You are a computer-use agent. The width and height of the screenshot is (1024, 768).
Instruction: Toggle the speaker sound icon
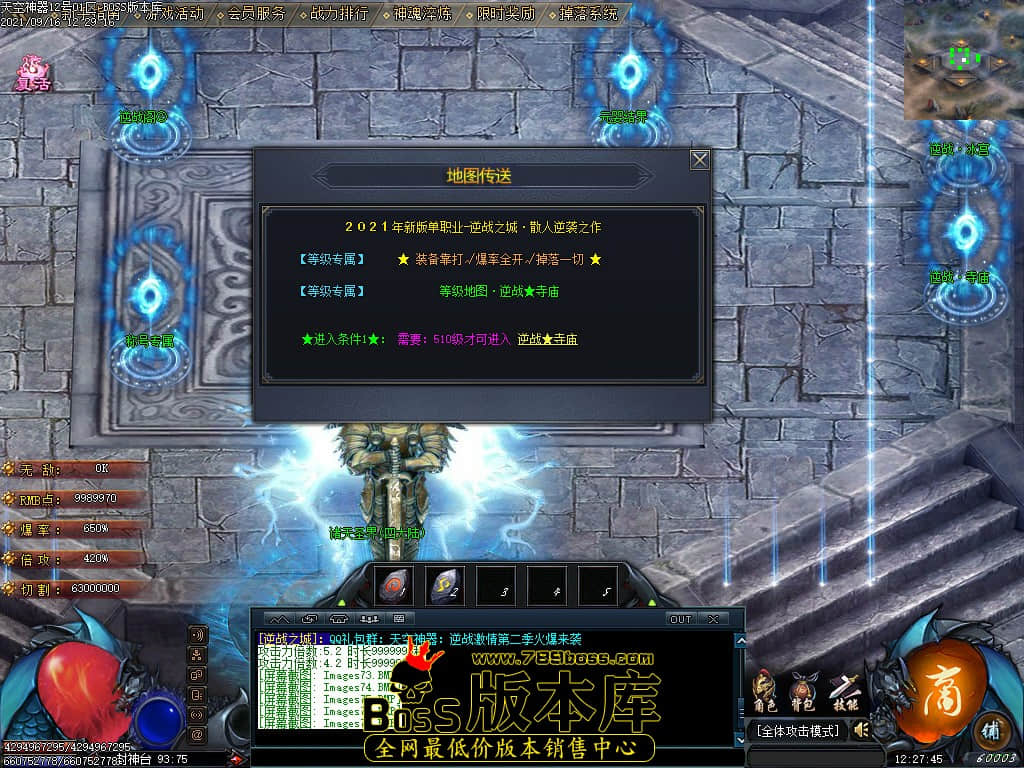point(860,731)
